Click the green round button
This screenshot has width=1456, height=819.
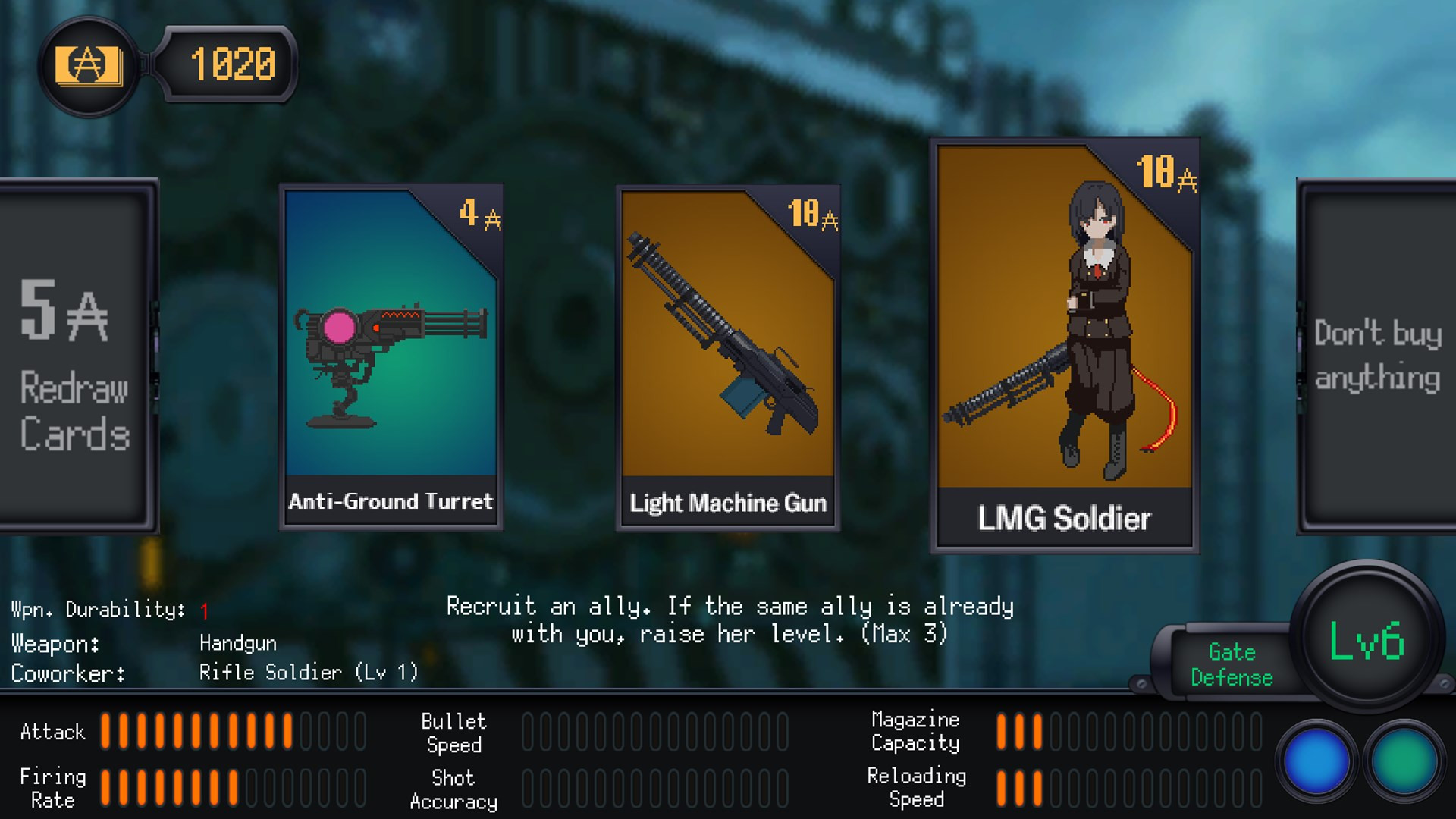click(x=1404, y=761)
